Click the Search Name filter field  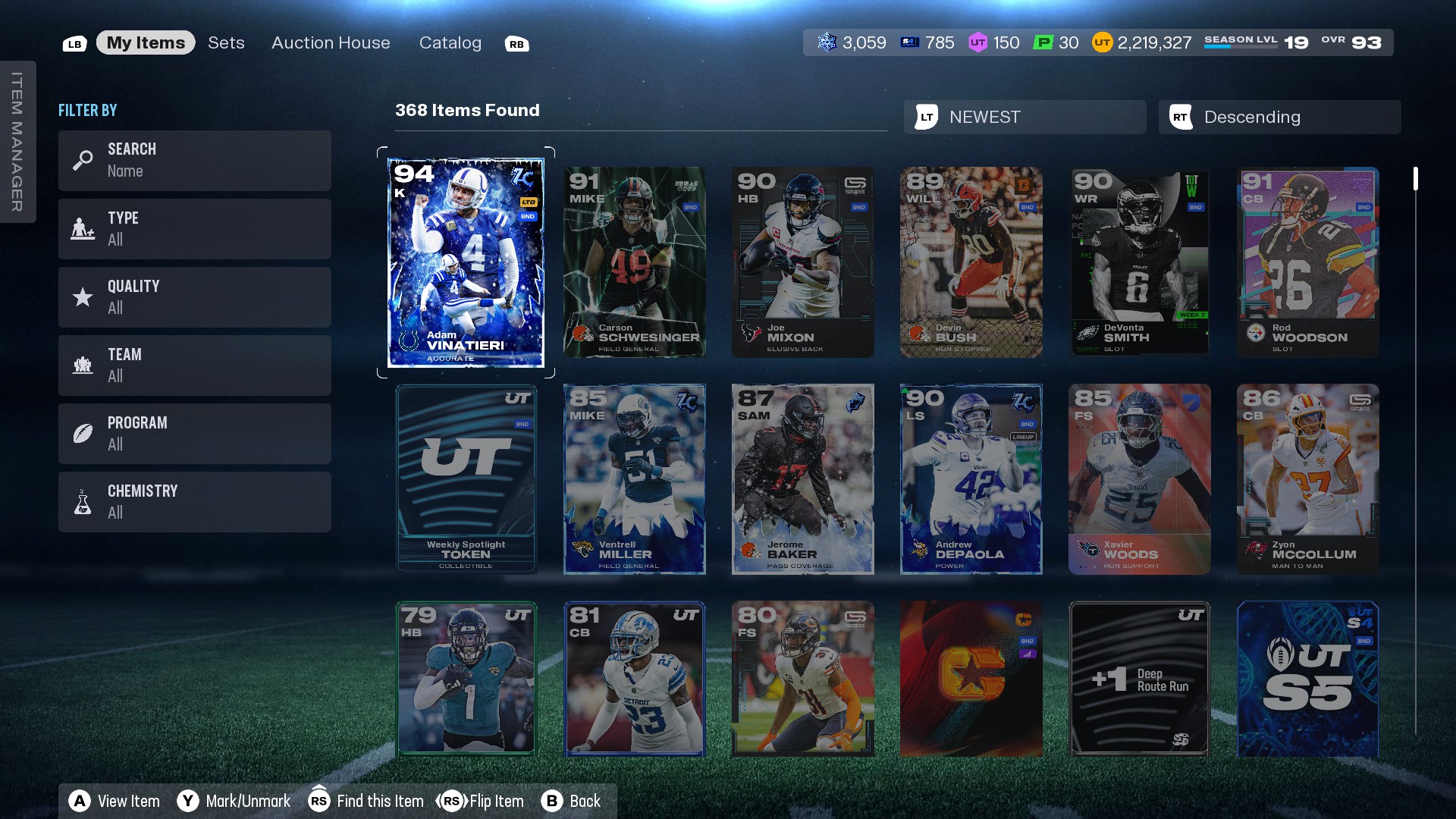194,160
